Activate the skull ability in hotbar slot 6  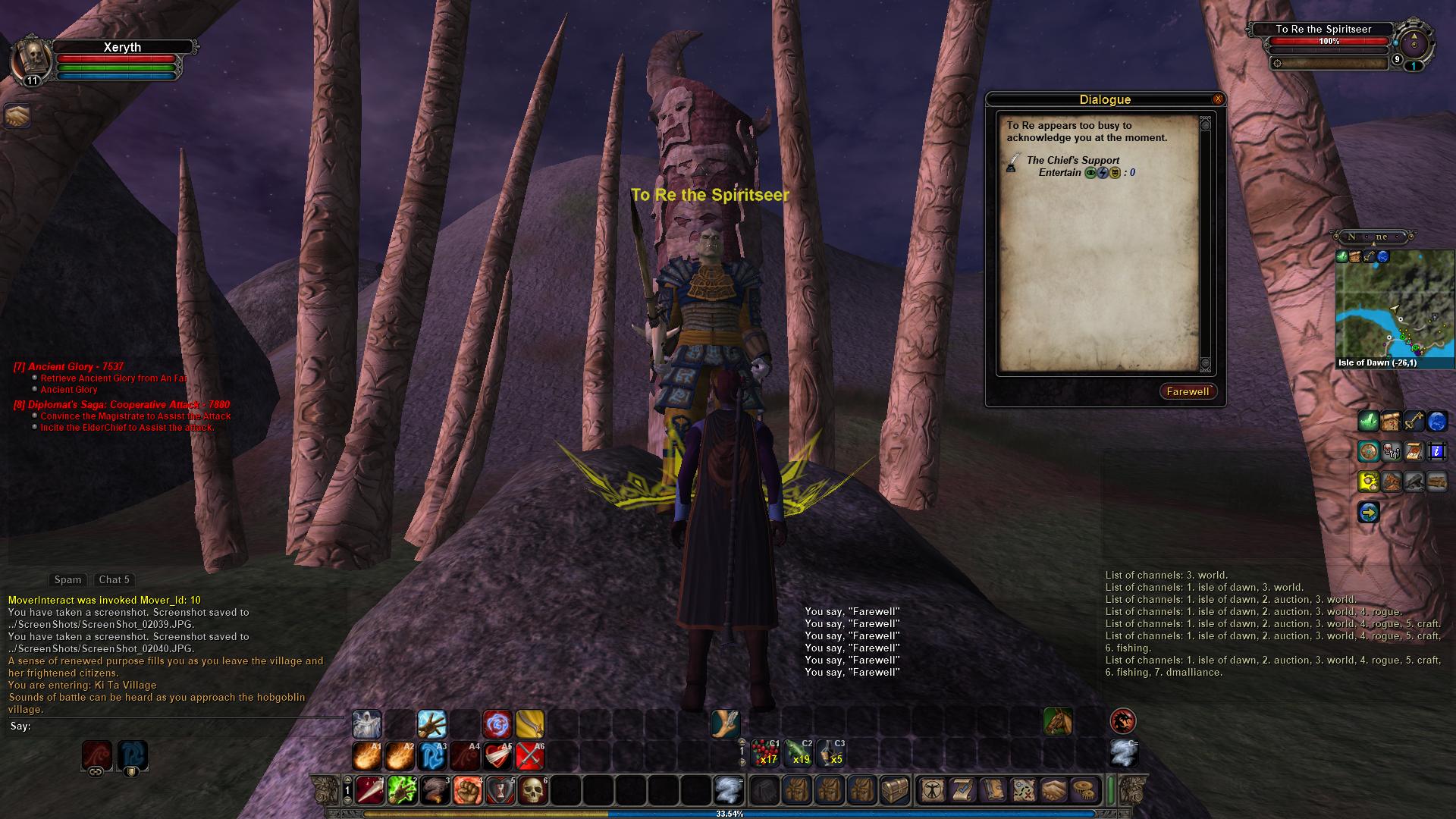pyautogui.click(x=533, y=790)
